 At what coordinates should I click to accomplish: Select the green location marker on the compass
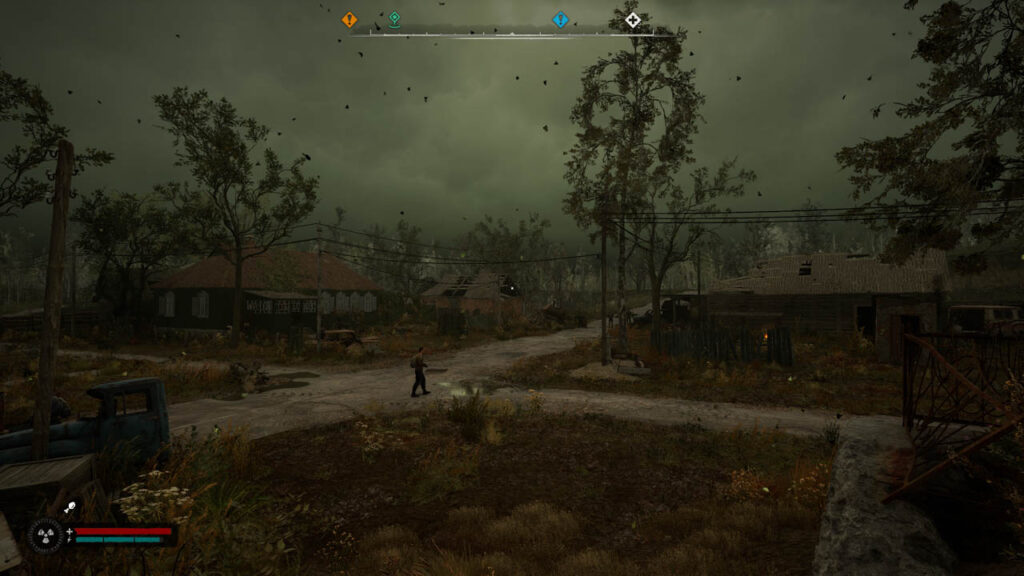(x=394, y=18)
